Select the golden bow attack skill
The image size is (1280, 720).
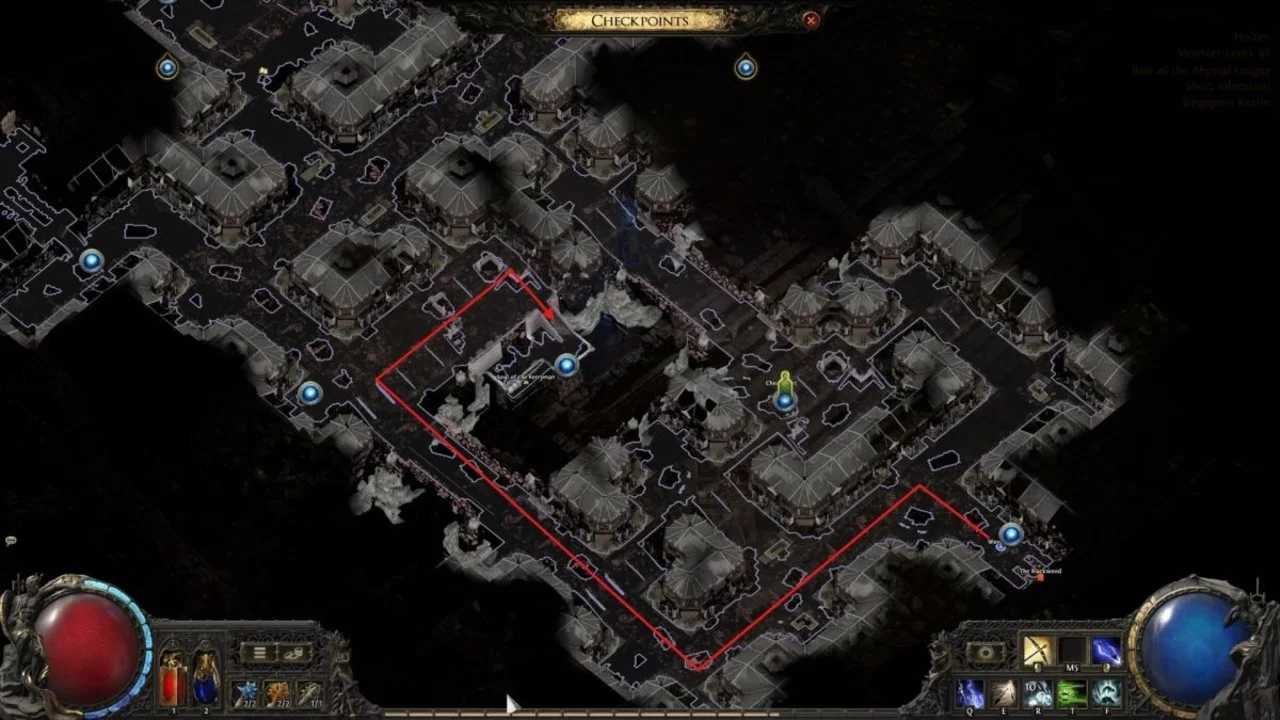(x=1036, y=651)
